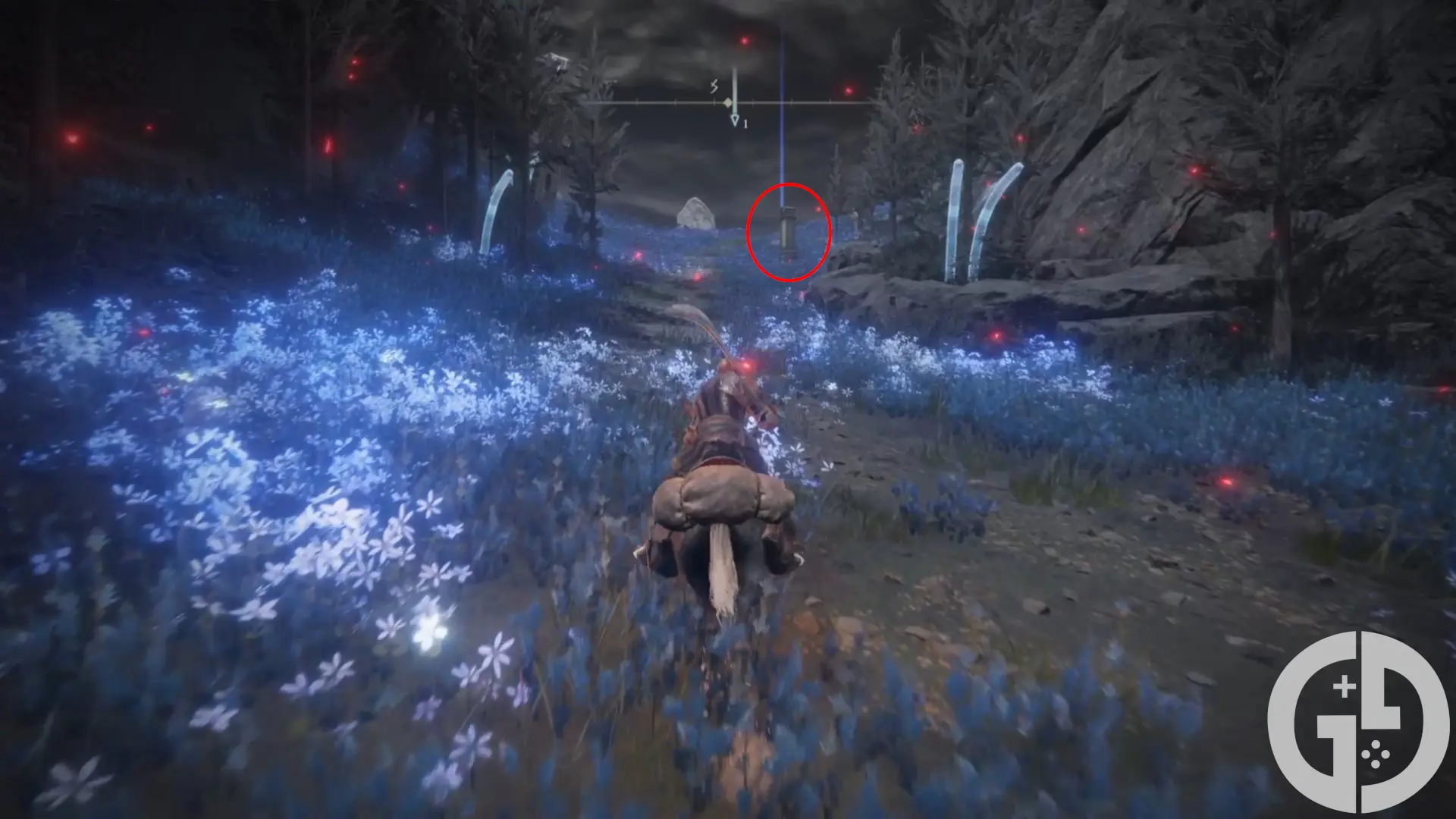Click the plus symbol inside the watermark logo

click(x=1344, y=686)
